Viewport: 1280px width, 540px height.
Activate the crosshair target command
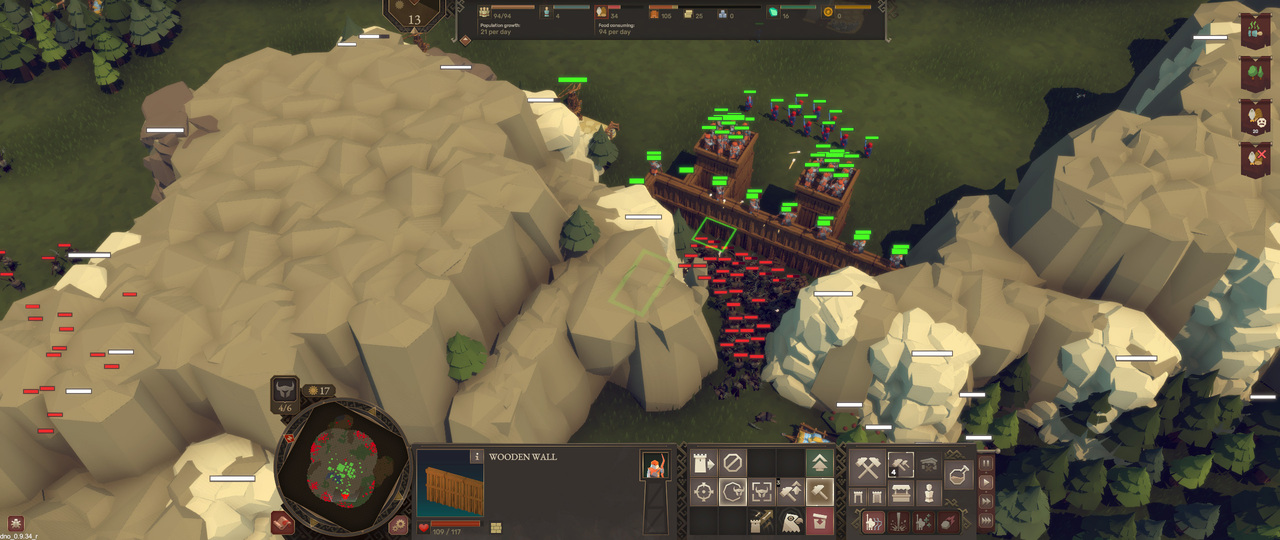(x=703, y=492)
